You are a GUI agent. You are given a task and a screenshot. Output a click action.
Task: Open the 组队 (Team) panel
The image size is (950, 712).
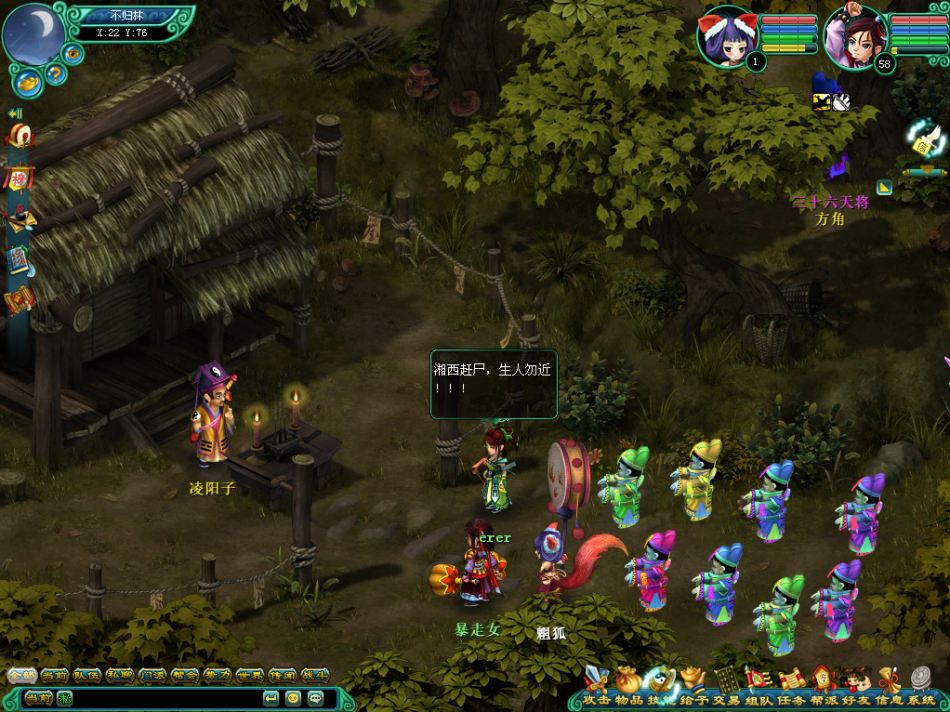point(757,682)
